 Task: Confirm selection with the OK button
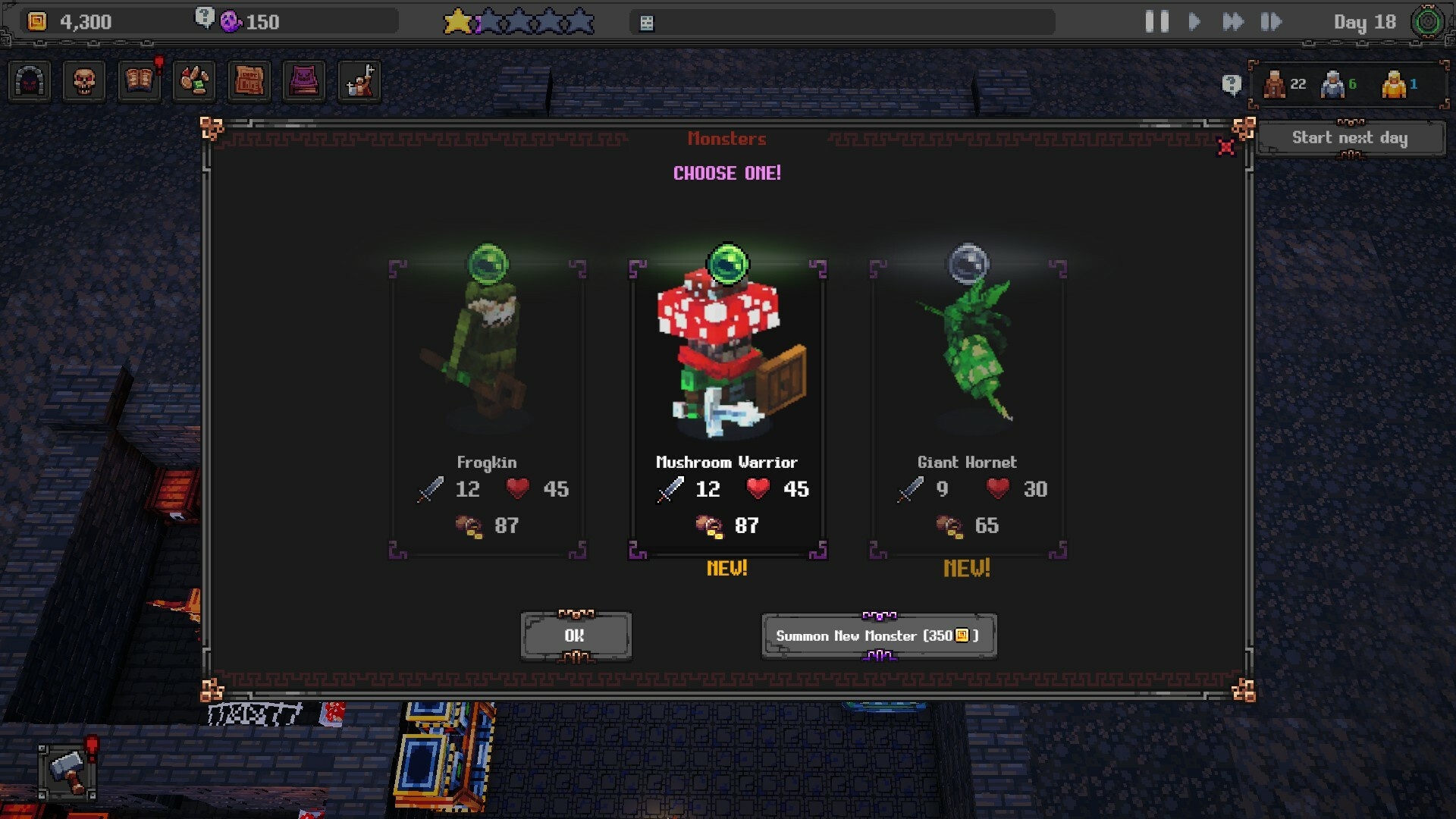[x=576, y=636]
